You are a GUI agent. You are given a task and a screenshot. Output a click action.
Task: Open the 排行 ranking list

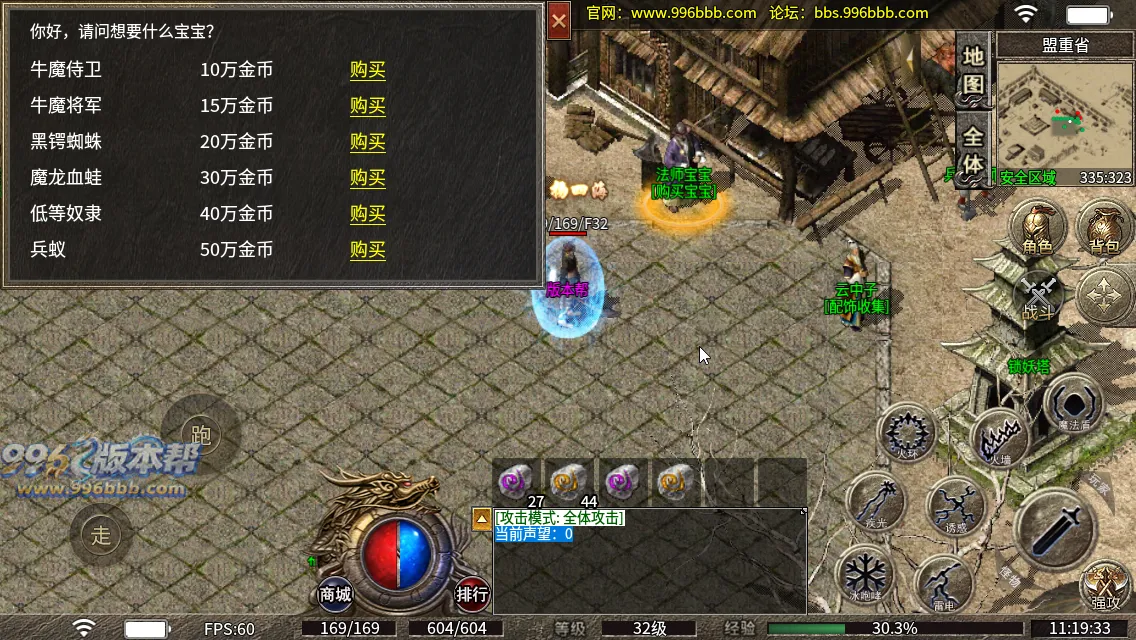point(472,594)
